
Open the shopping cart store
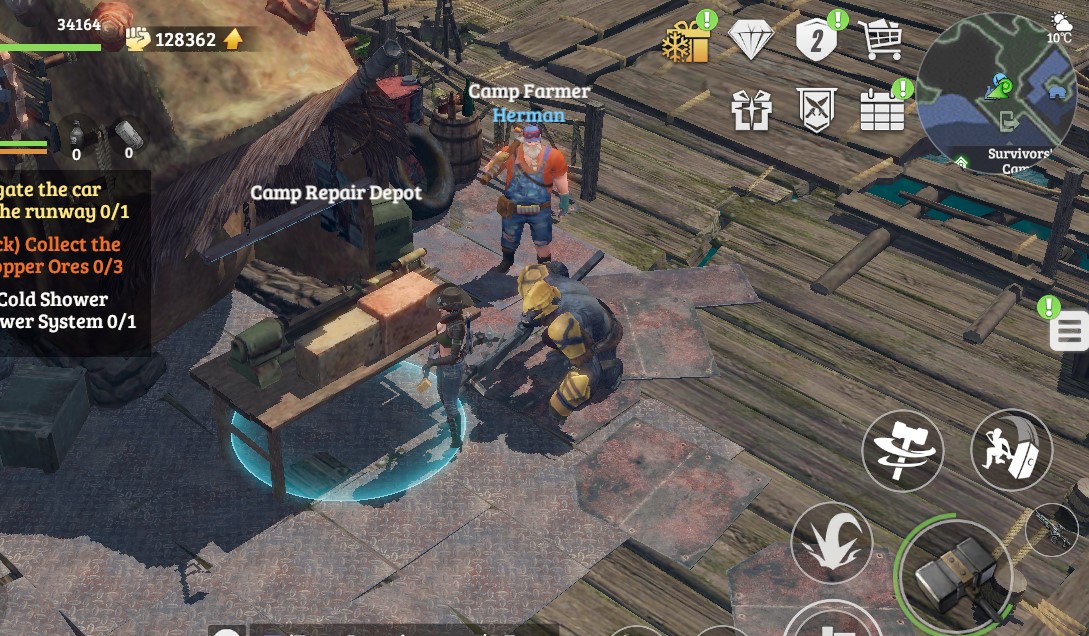click(x=880, y=40)
